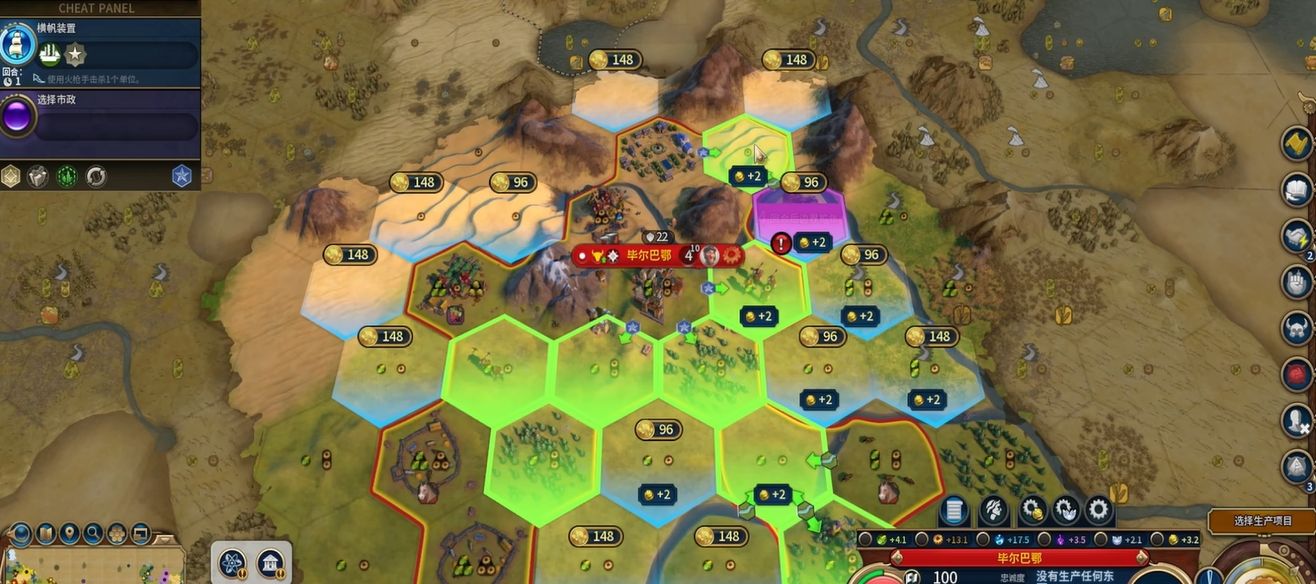
Task: Open the citizen head management icon
Action: point(993,511)
